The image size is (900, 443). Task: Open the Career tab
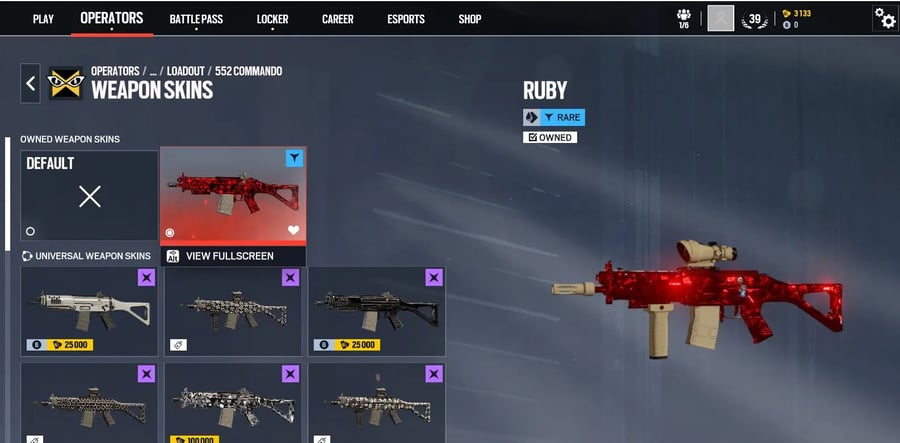(338, 19)
